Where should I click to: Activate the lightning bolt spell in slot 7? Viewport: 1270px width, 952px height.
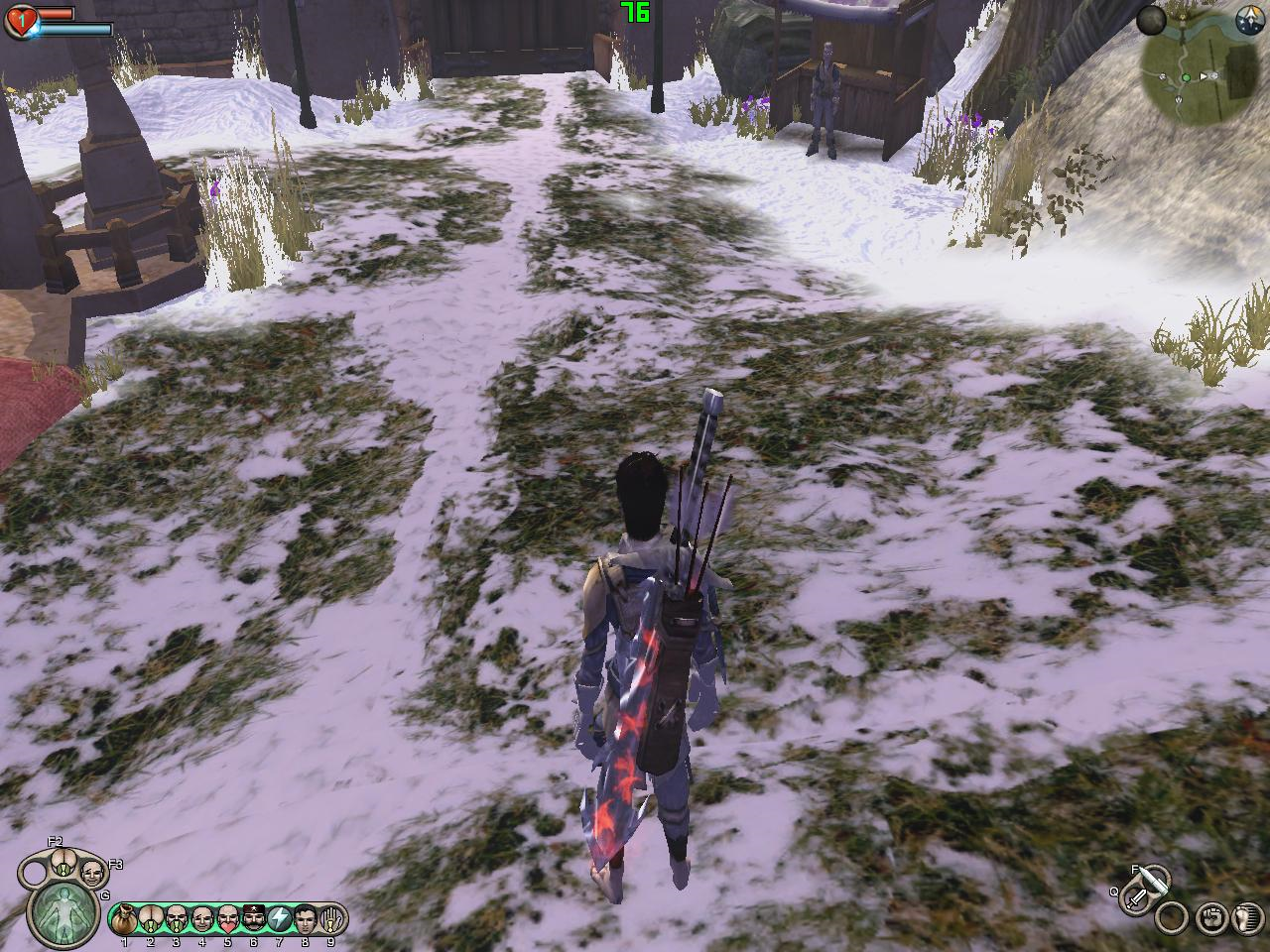point(279,917)
